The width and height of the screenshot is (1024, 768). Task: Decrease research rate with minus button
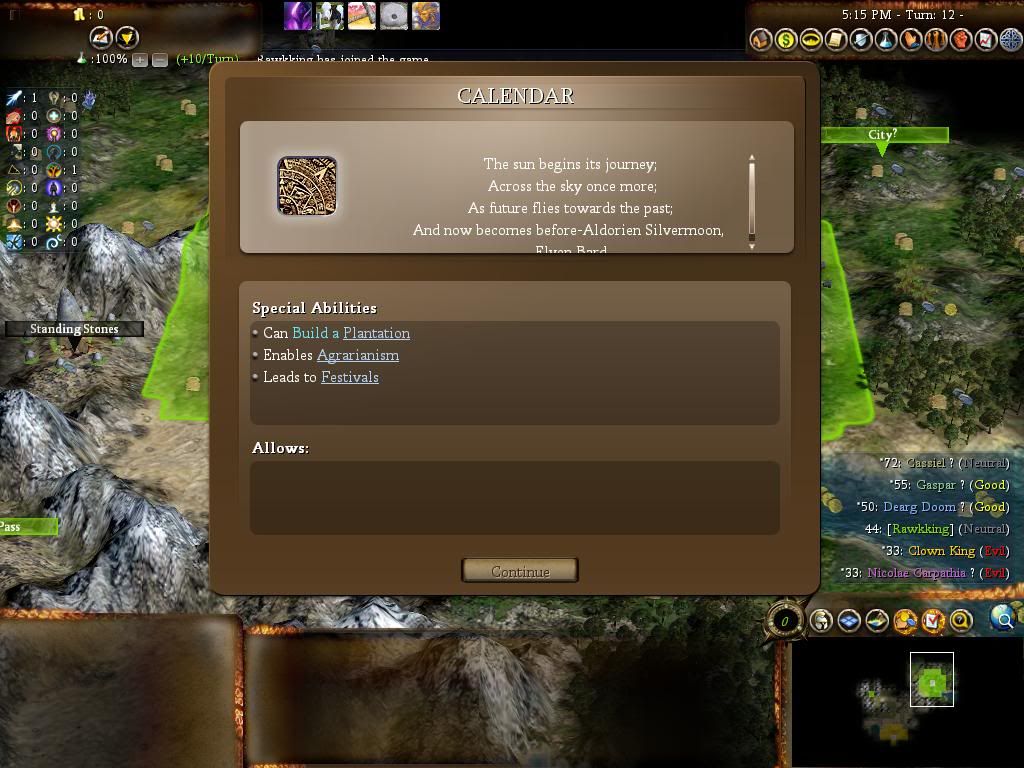pos(159,60)
